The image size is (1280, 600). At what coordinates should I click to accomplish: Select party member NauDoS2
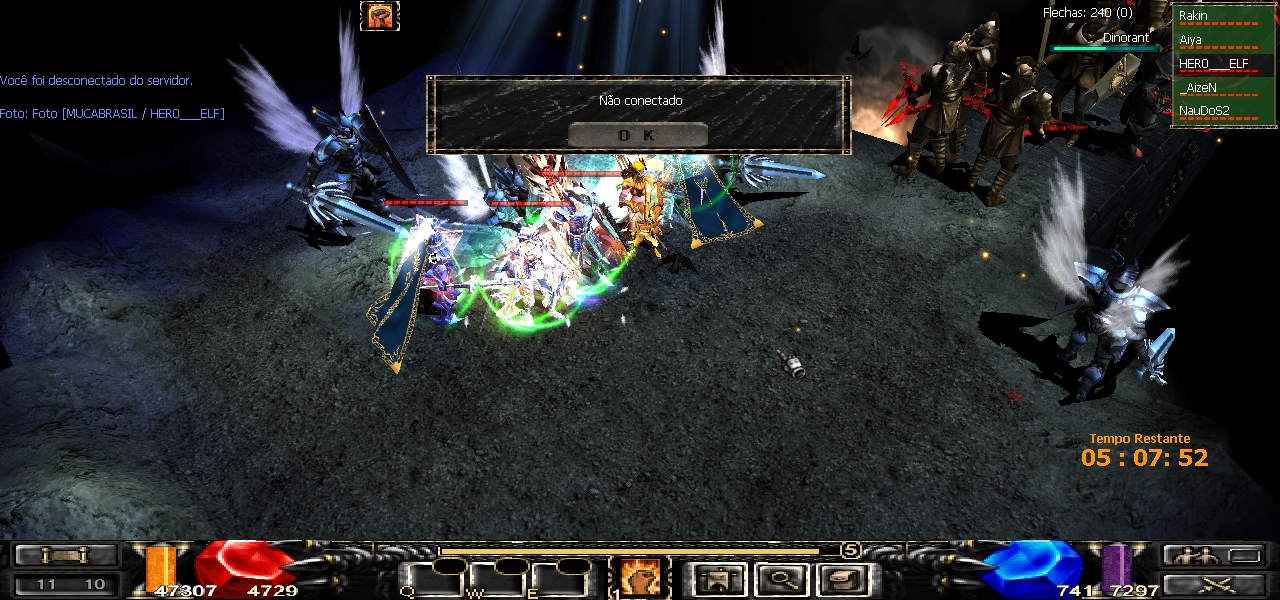pyautogui.click(x=1216, y=111)
